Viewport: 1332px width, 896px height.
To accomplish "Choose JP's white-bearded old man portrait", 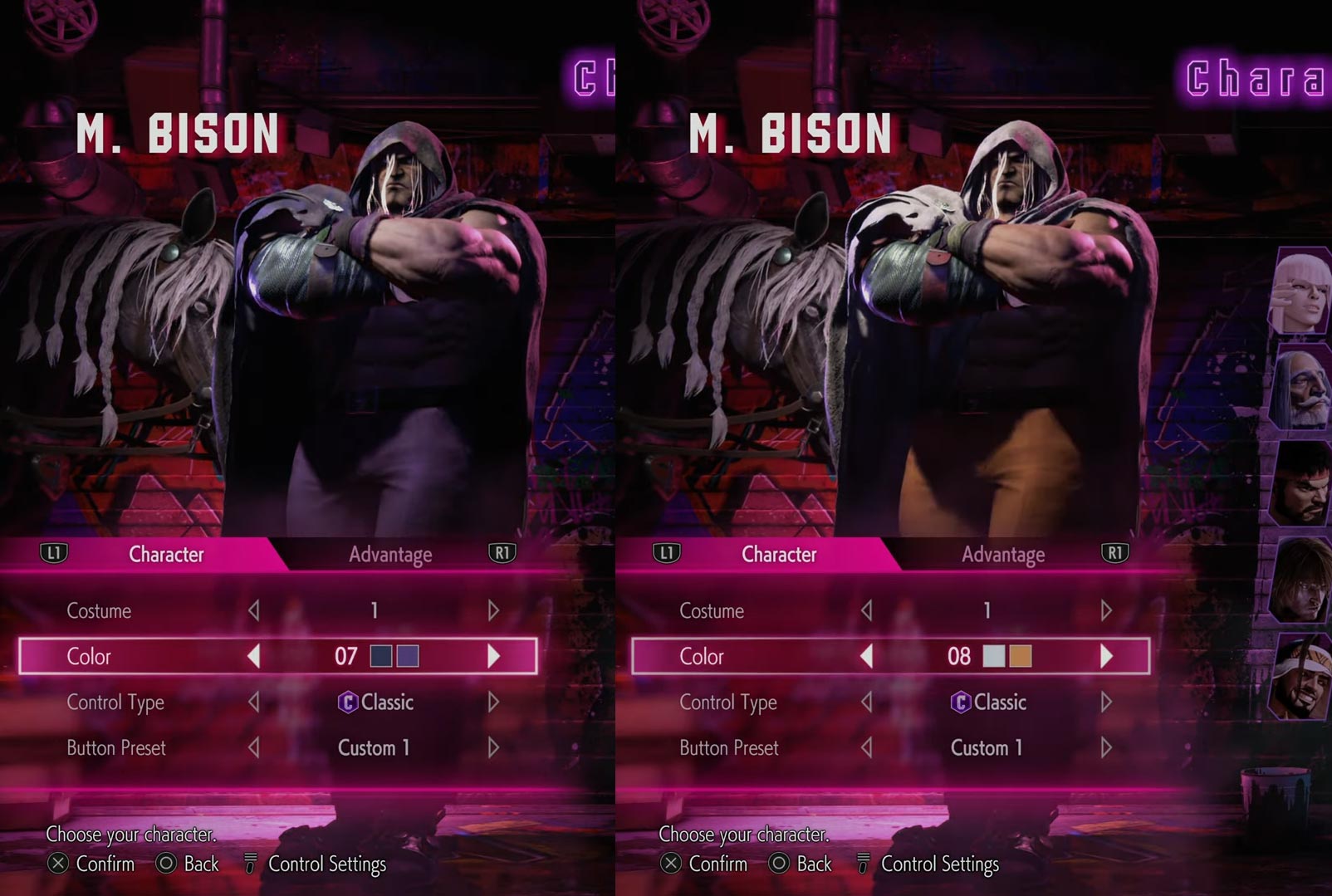I will (1302, 389).
